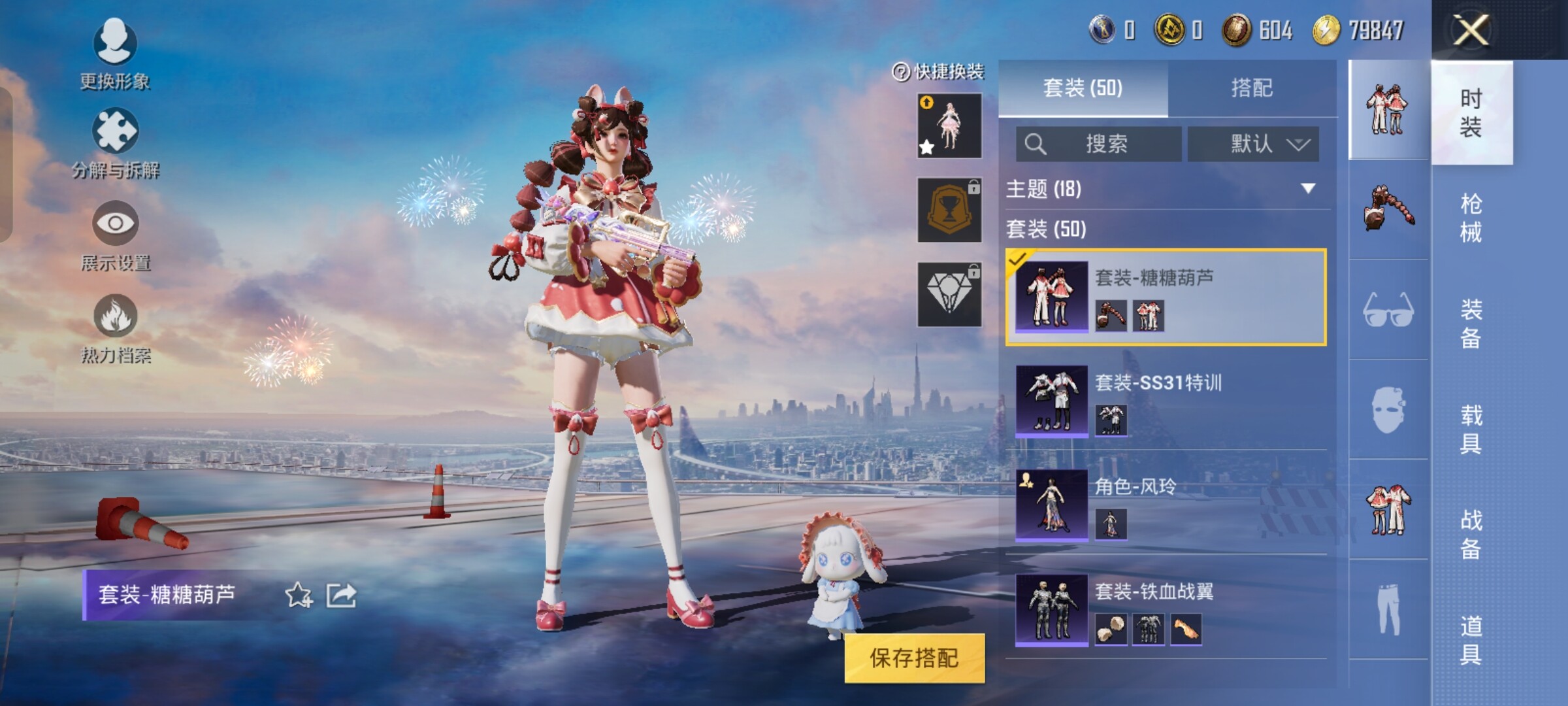The width and height of the screenshot is (1568, 706).
Task: Select the 套装-糖糖葫芦 outfit row
Action: (1166, 297)
